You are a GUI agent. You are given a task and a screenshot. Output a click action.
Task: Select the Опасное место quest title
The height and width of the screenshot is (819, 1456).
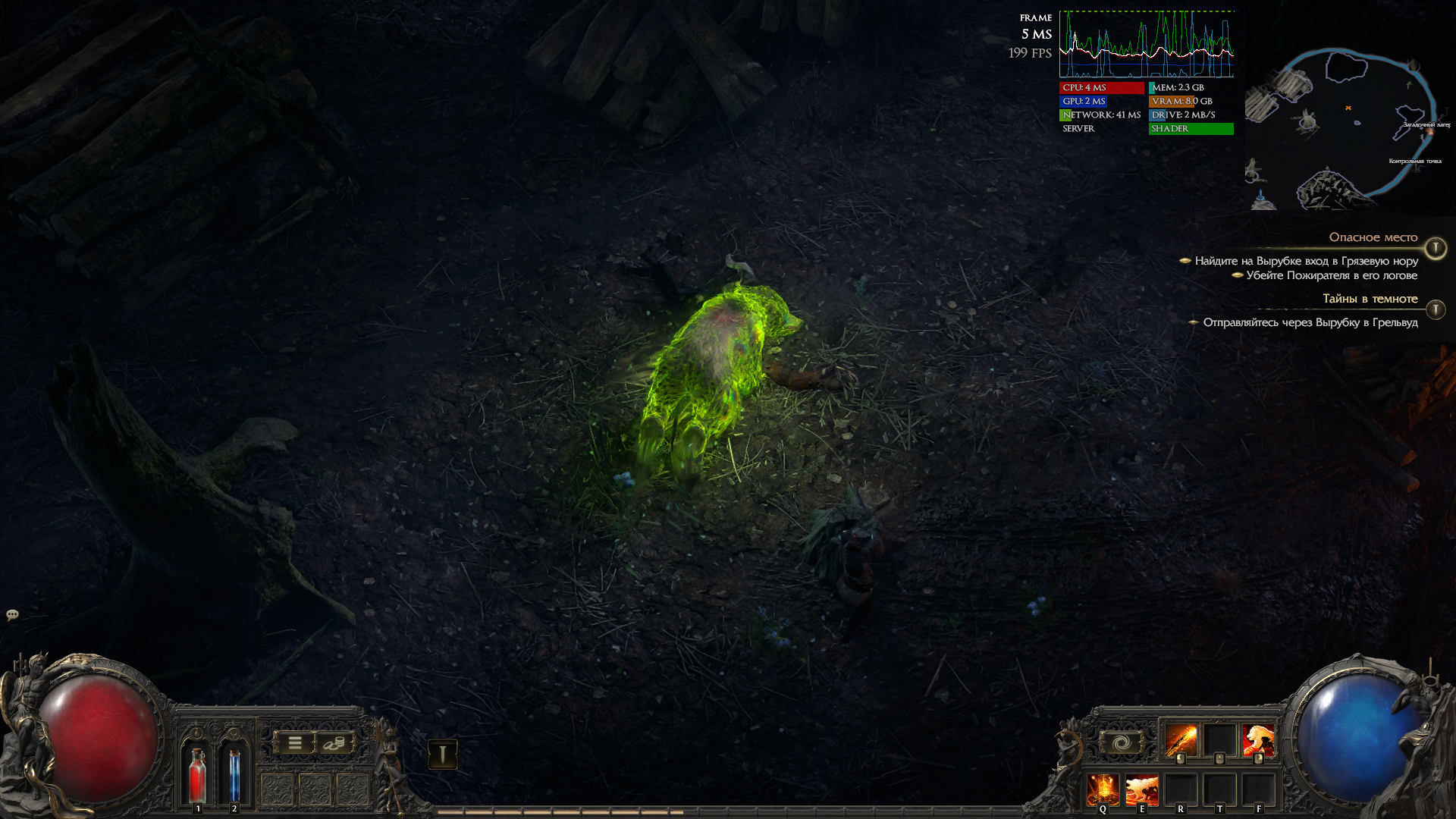(1373, 237)
